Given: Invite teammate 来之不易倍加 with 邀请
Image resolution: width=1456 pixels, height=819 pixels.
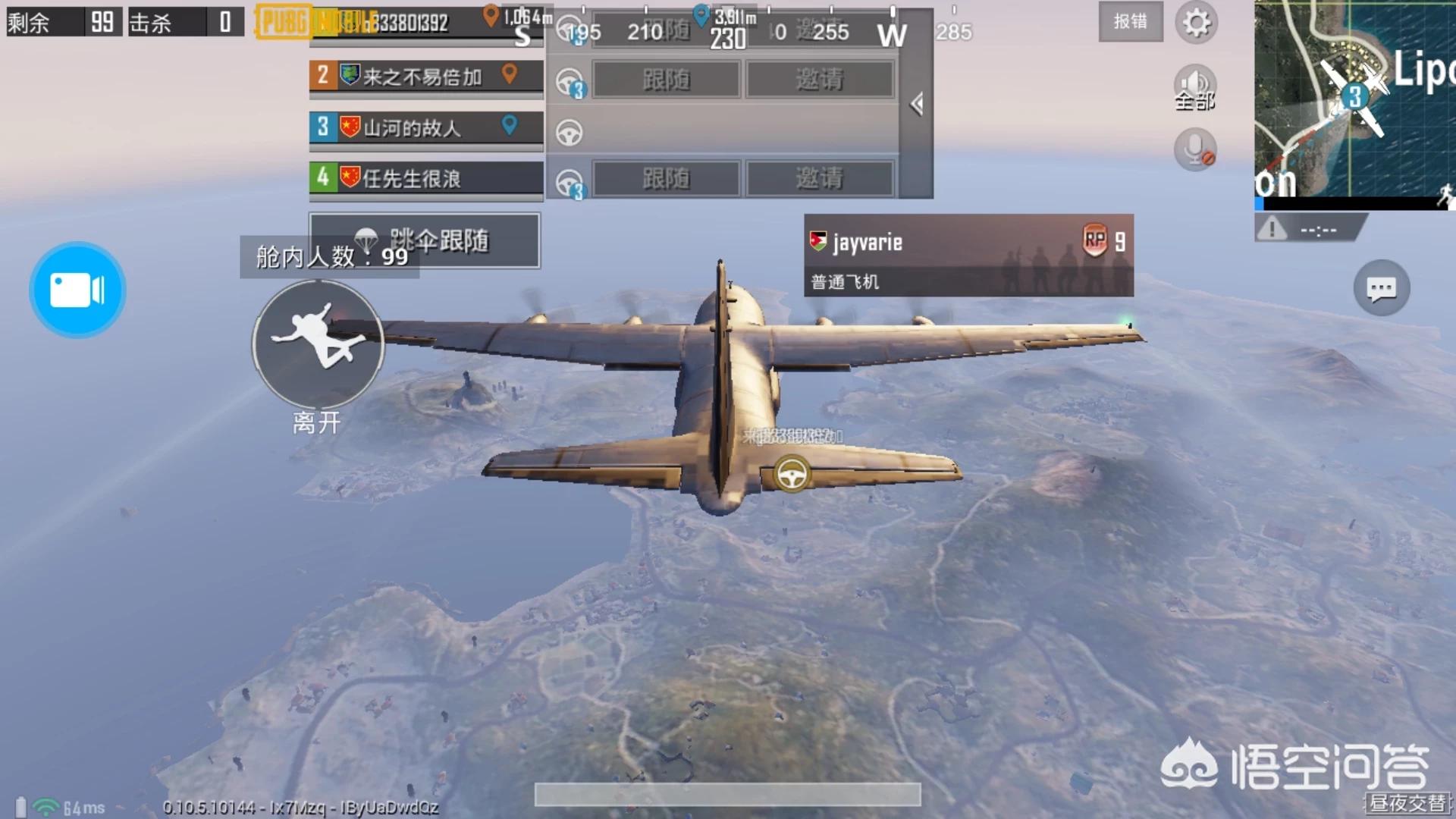Looking at the screenshot, I should (819, 80).
